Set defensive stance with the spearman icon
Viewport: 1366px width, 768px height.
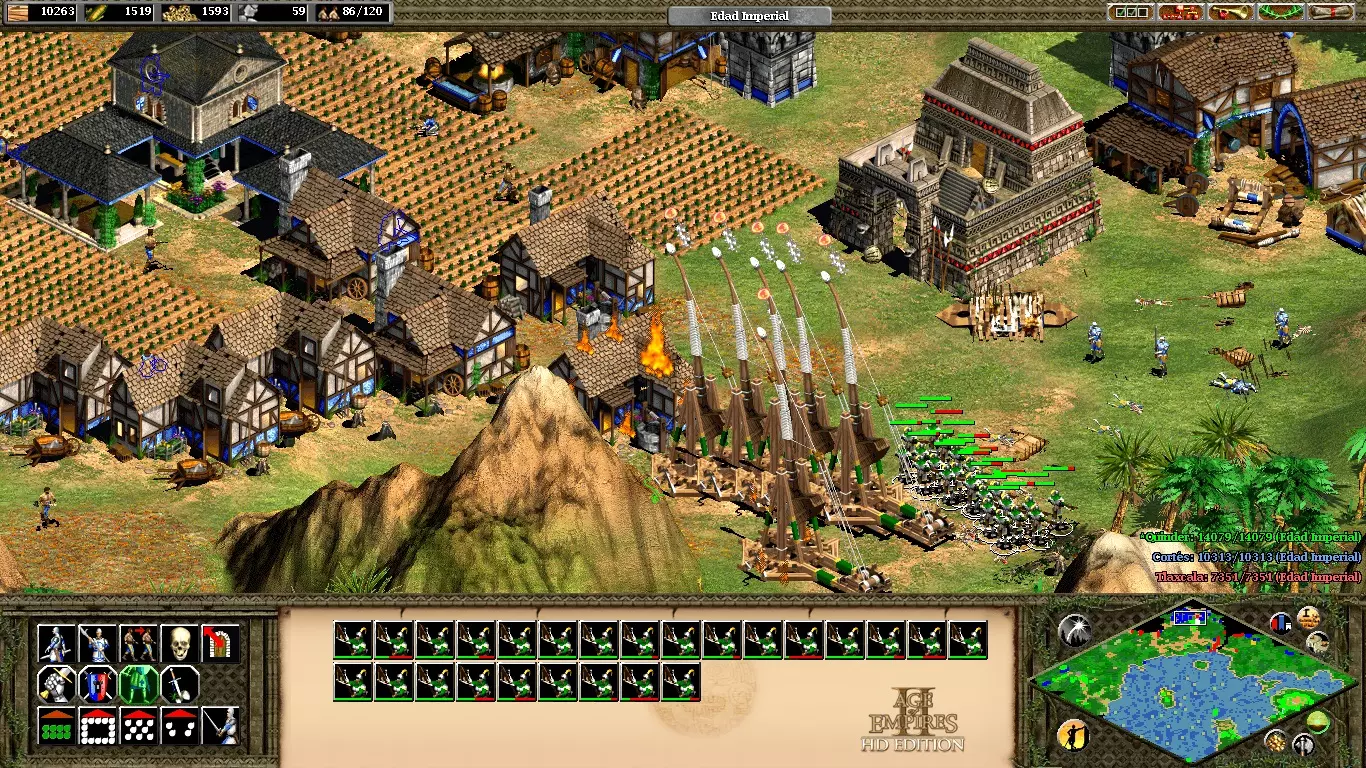pos(98,643)
